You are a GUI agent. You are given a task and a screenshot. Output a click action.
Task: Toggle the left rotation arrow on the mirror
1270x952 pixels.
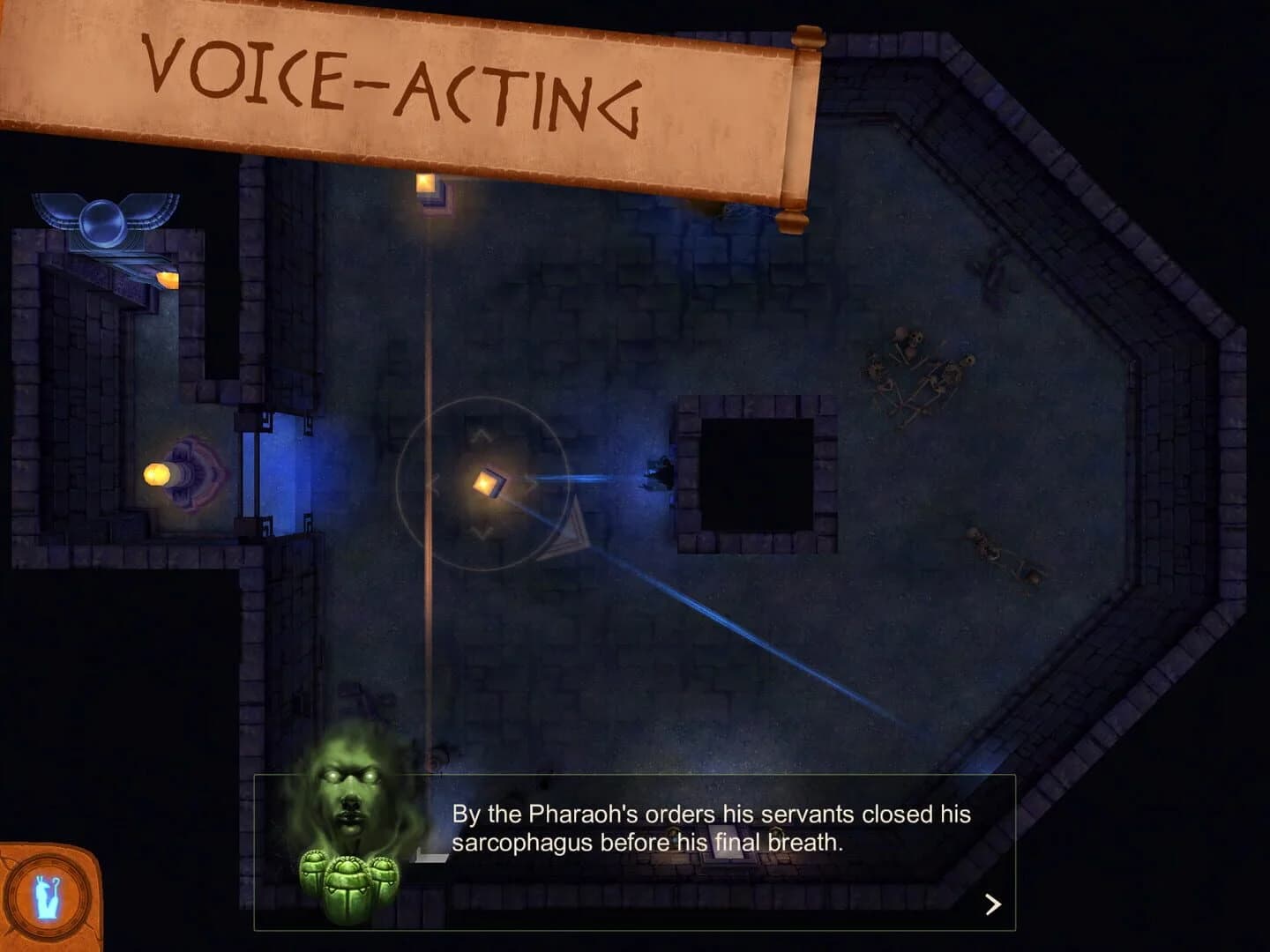435,481
